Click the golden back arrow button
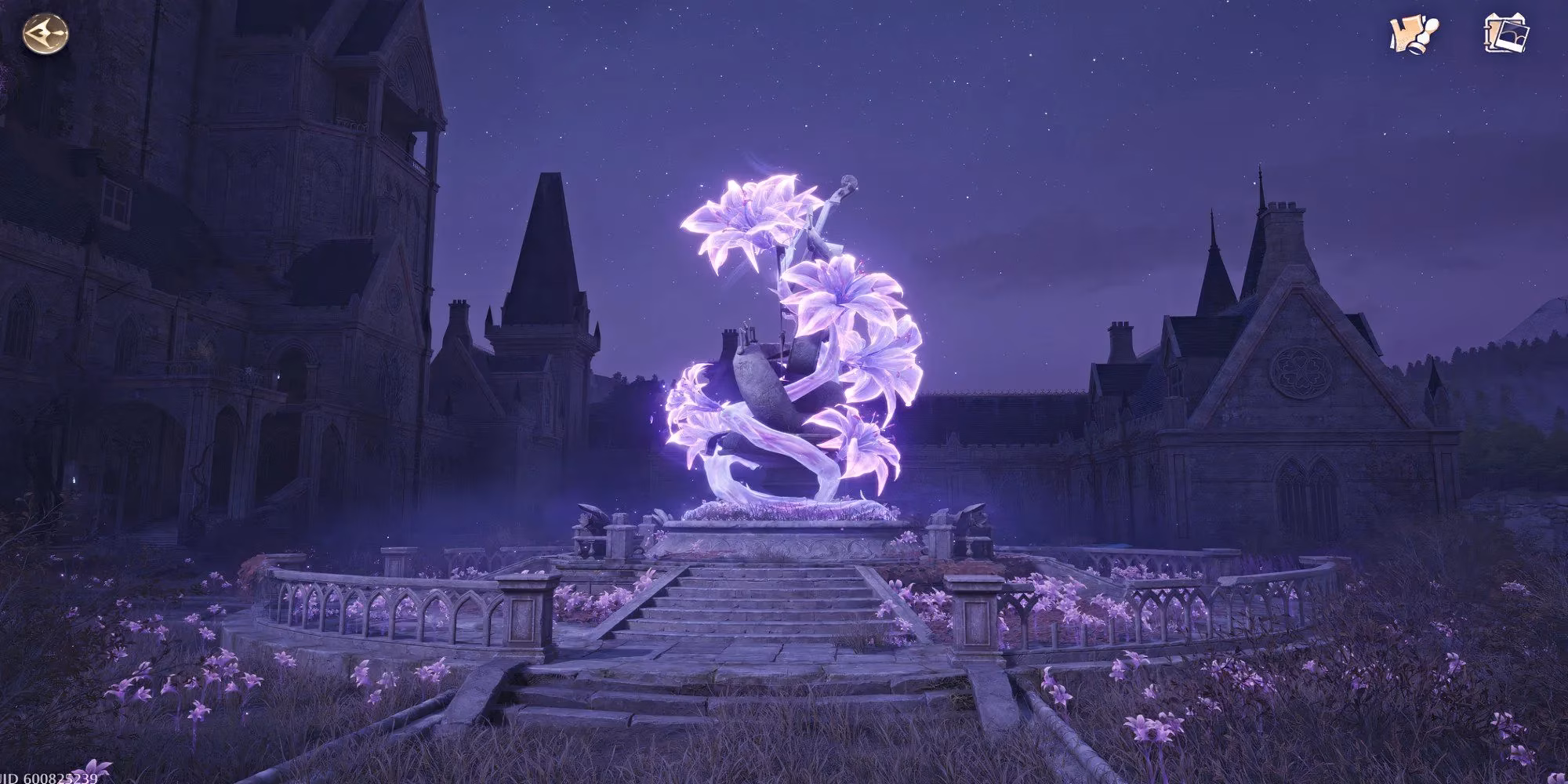 (45, 34)
